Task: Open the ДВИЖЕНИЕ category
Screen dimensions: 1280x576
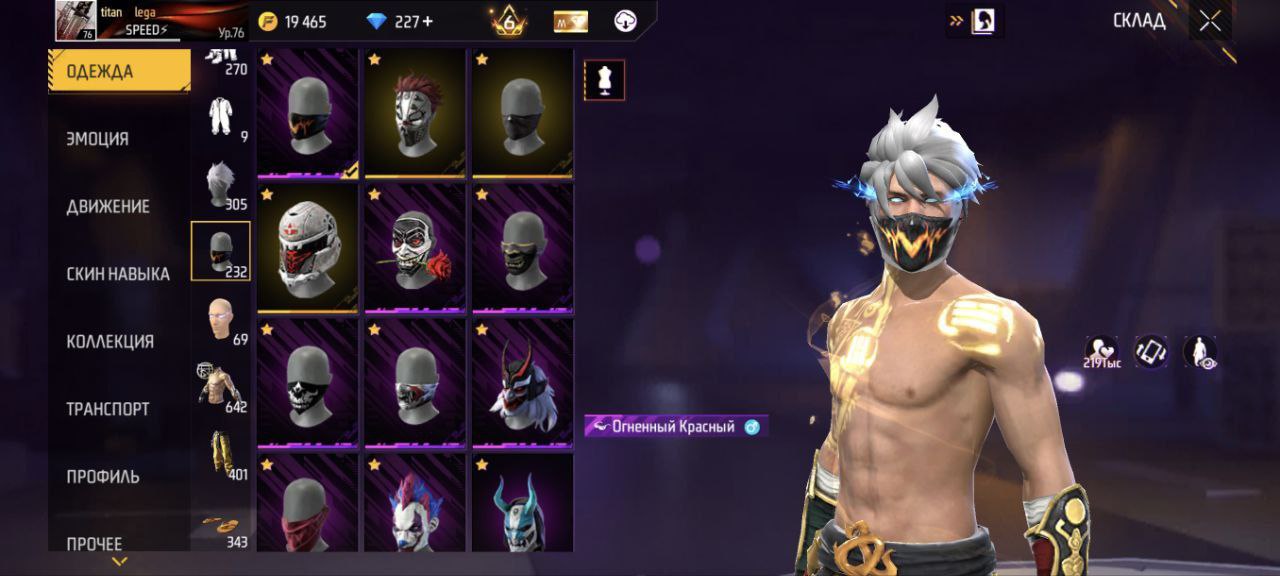Action: [x=108, y=206]
